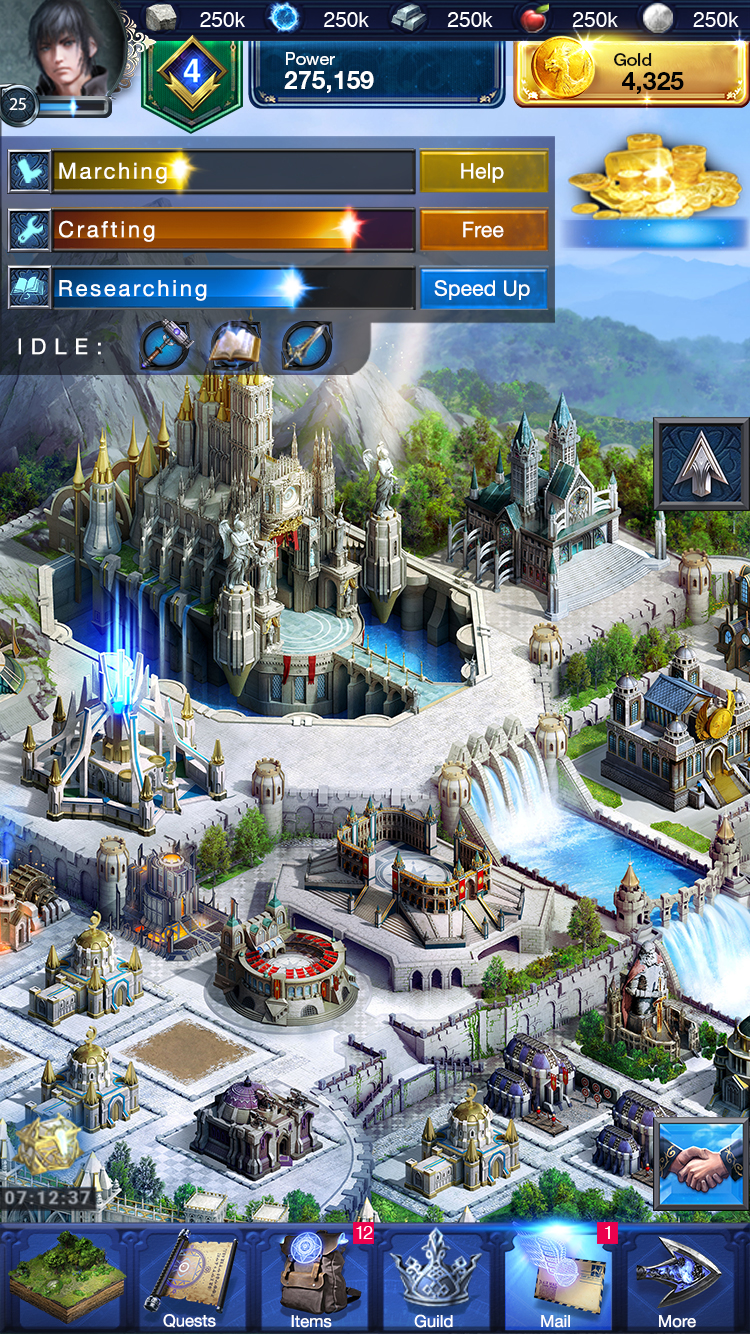
Task: Tap the Help button for marching
Action: pos(483,172)
